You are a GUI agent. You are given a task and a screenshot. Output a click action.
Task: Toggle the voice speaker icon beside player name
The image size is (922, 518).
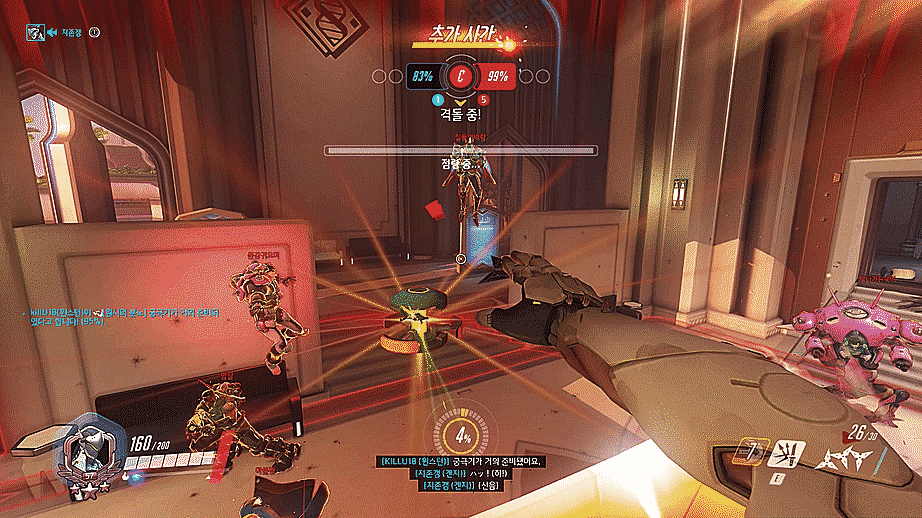(x=95, y=32)
